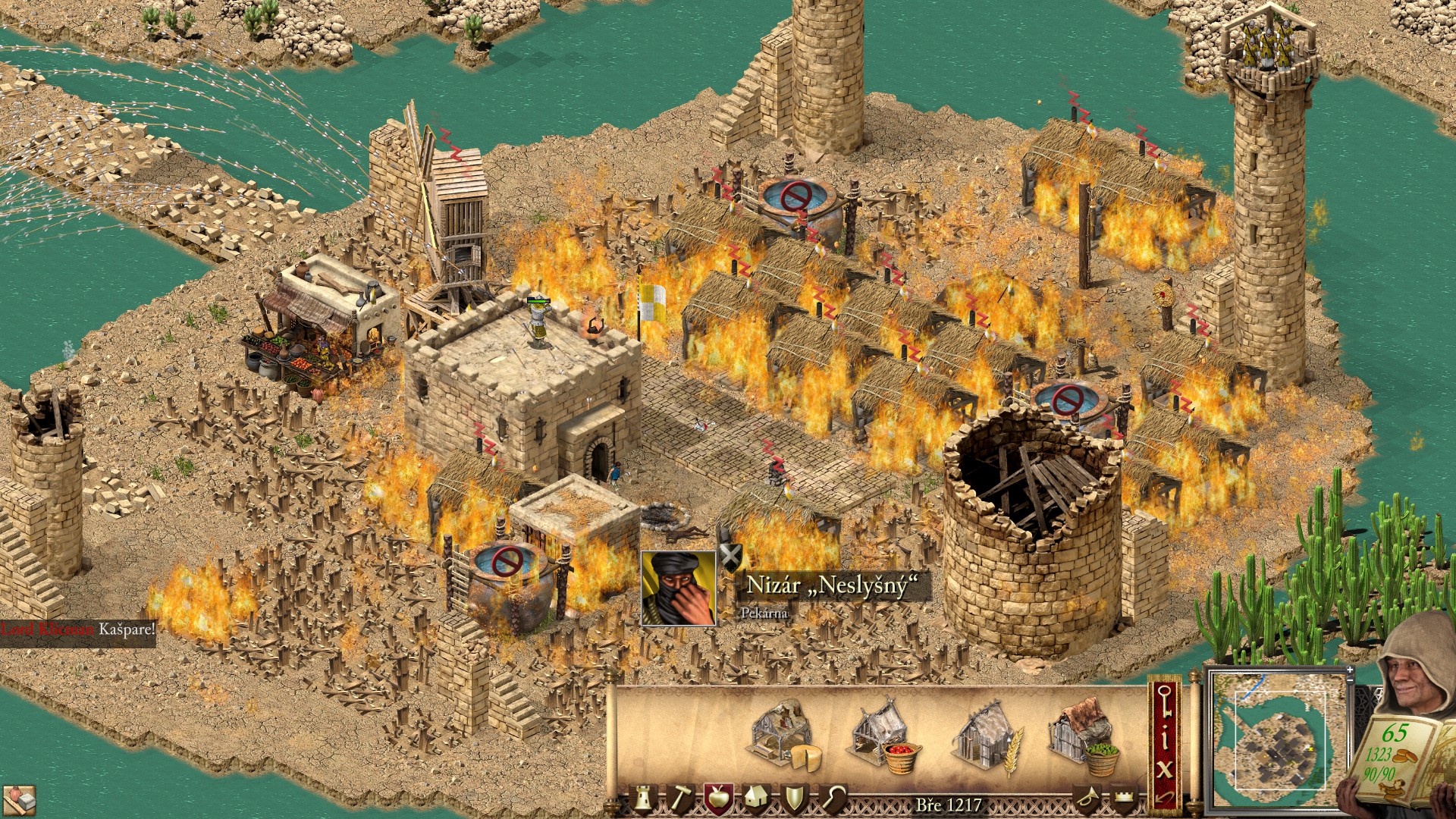Activate the X delete building tool

click(x=1165, y=770)
